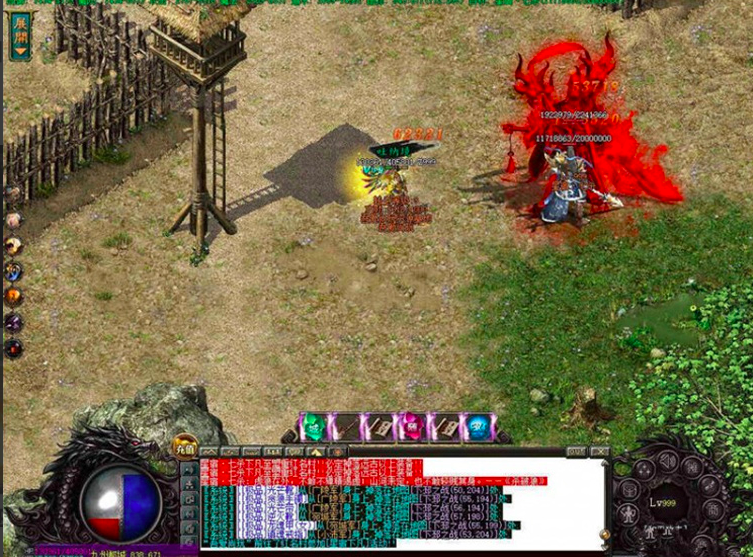
Task: Select the blue skull hotbar slot
Action: [x=478, y=427]
